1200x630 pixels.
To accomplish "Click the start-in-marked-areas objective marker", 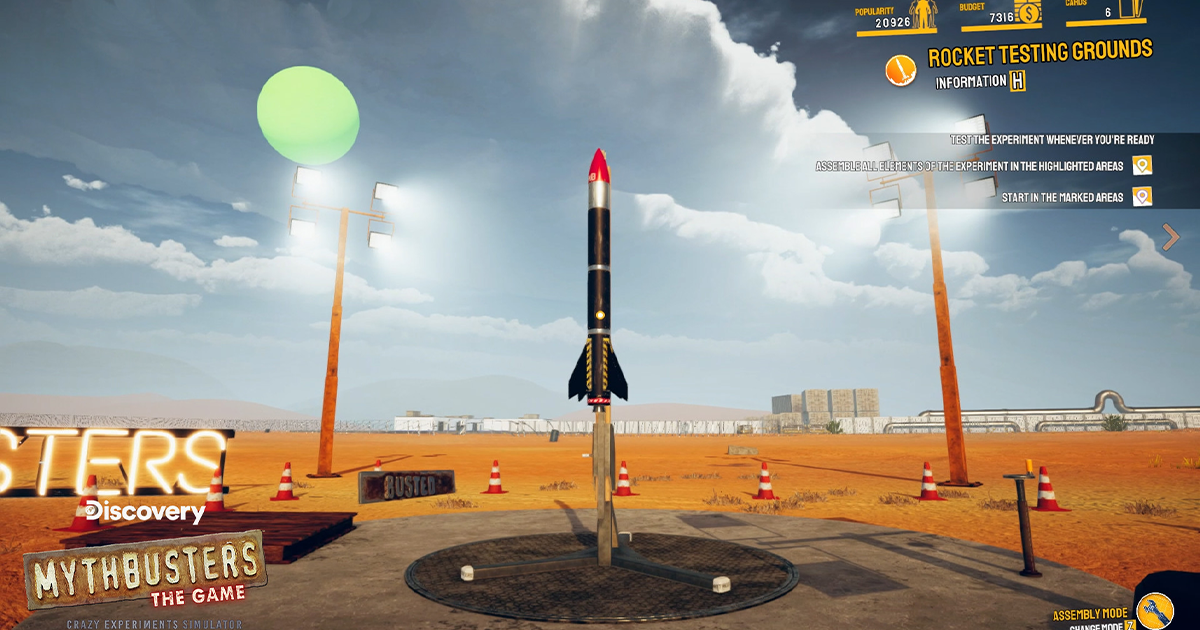I will (x=1142, y=197).
